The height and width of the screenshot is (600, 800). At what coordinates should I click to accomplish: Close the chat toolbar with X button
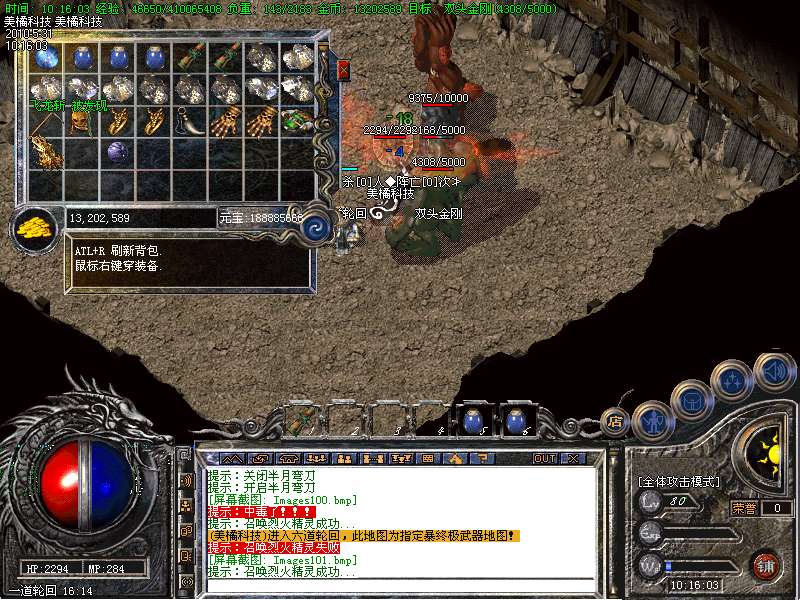coord(573,459)
